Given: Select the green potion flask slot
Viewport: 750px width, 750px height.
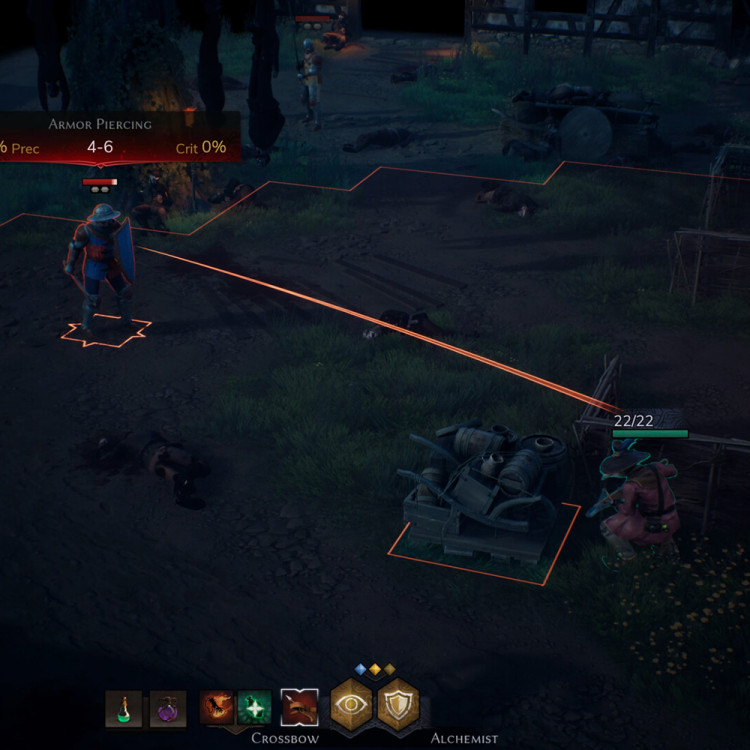Looking at the screenshot, I should click(x=124, y=708).
